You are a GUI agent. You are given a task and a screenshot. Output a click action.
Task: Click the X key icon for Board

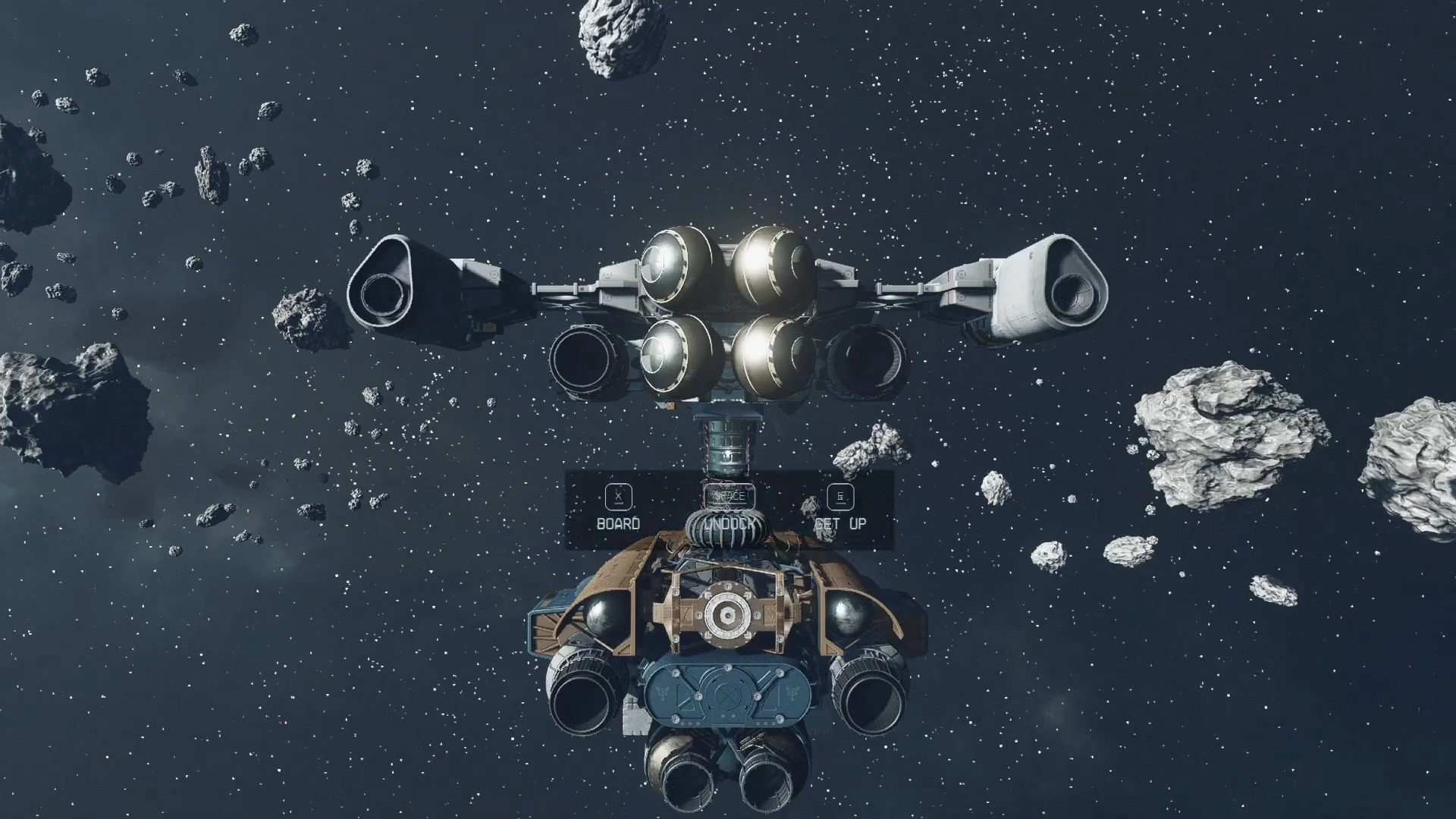click(x=619, y=498)
